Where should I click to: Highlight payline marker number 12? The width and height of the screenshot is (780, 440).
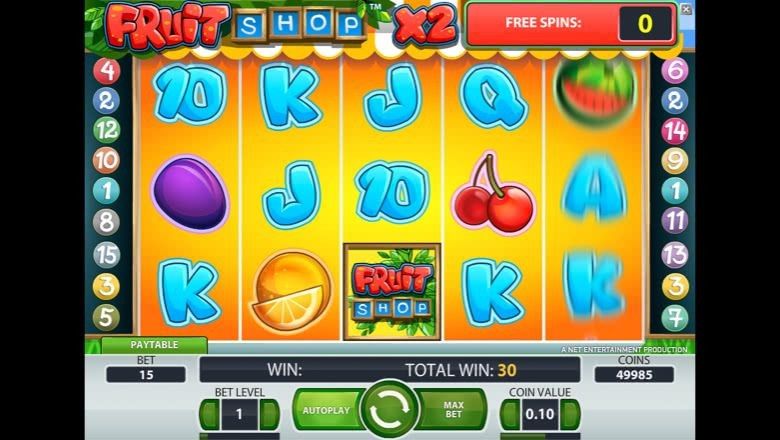[x=107, y=130]
